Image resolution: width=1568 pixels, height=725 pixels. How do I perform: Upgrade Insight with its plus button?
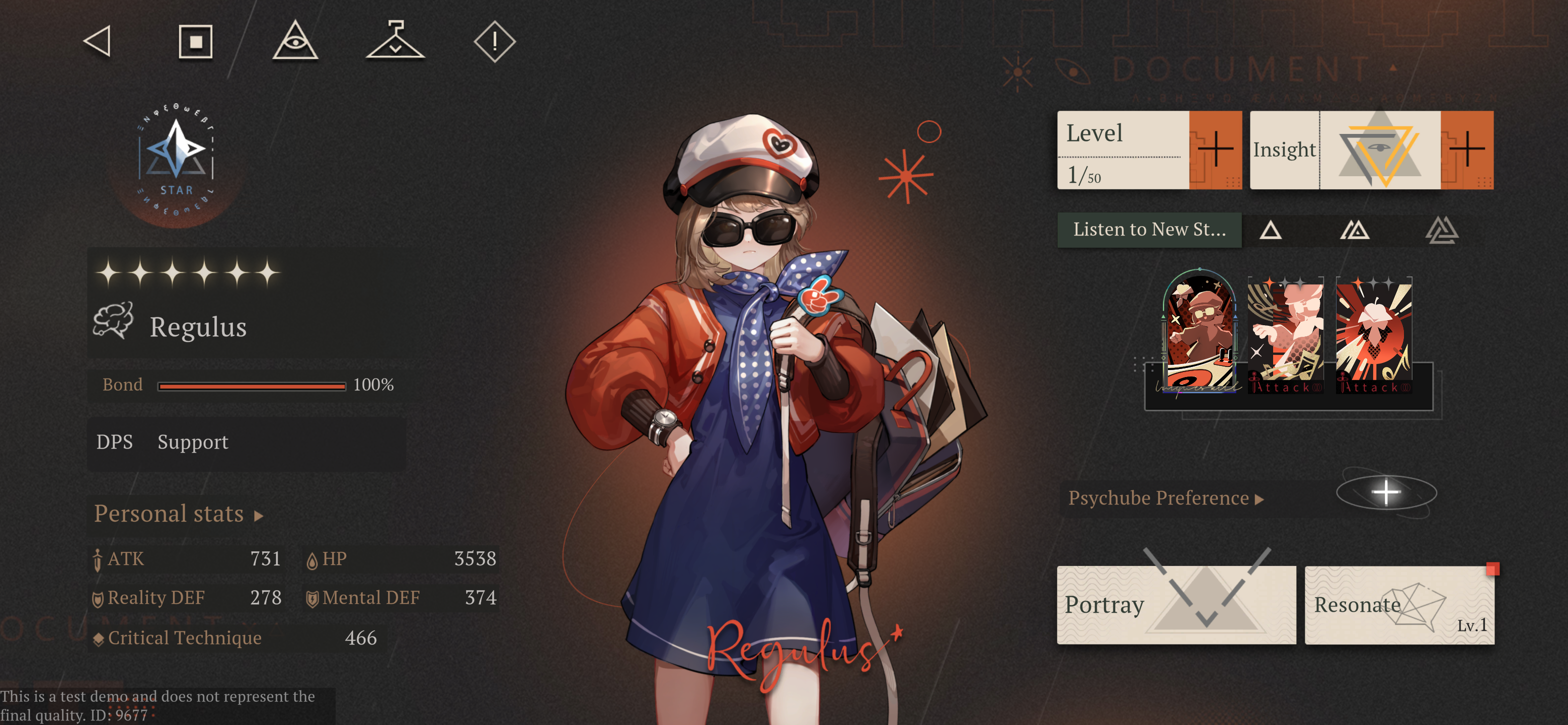pos(1466,149)
